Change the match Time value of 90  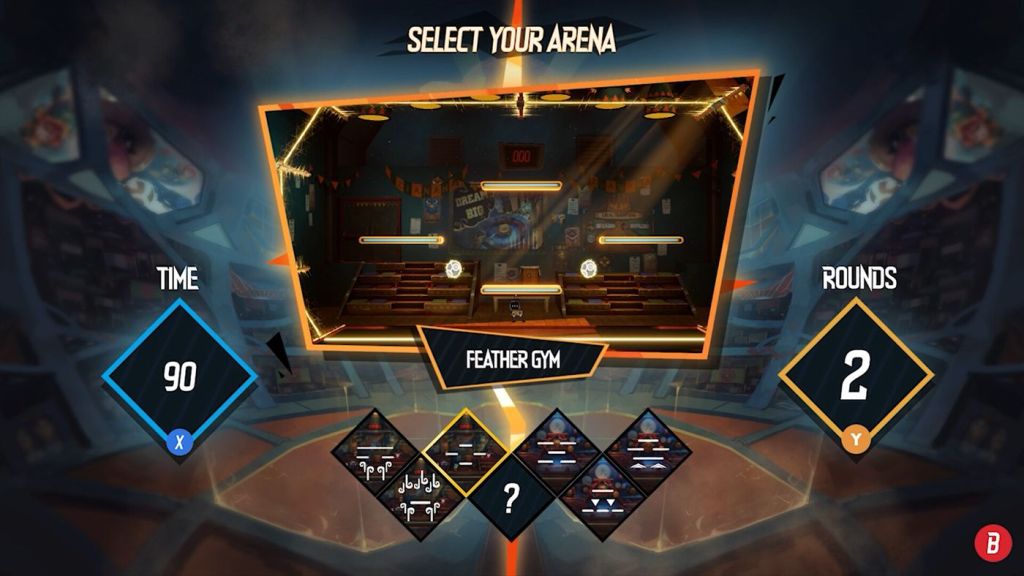click(x=180, y=377)
